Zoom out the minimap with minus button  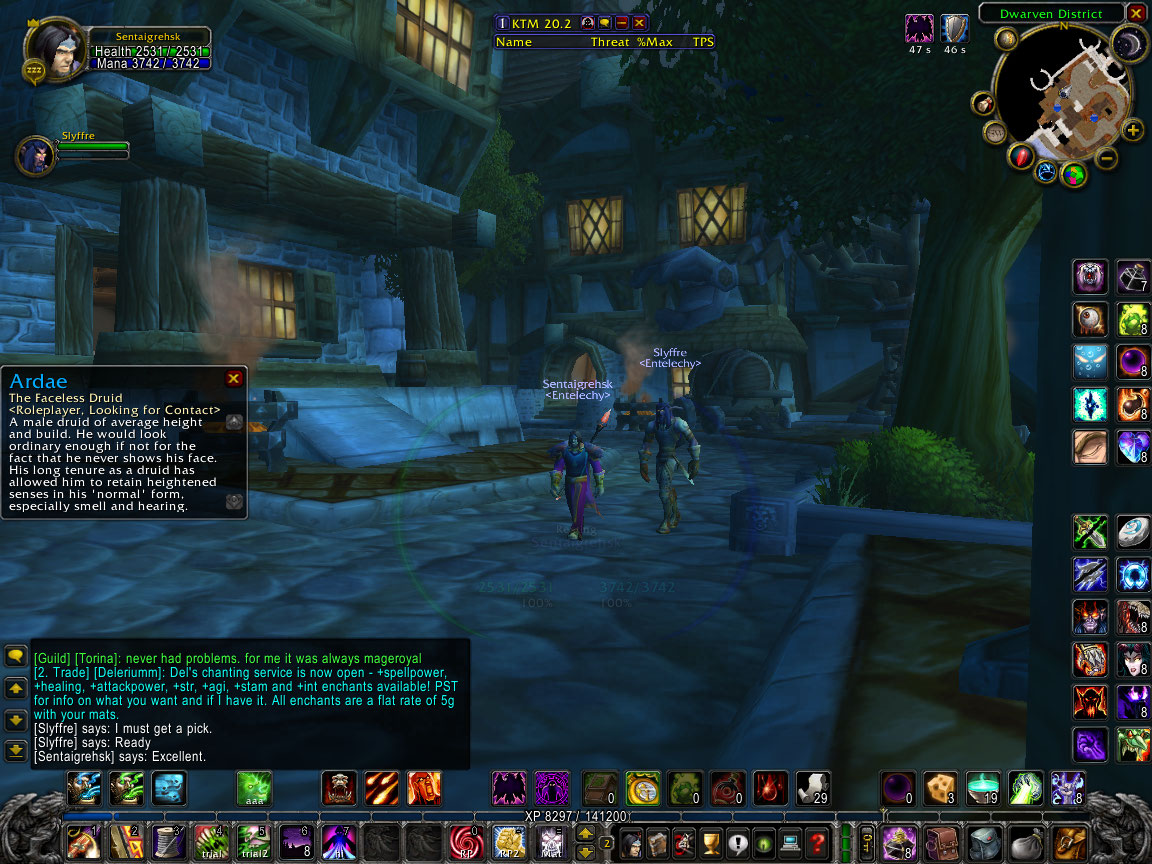pyautogui.click(x=1107, y=157)
